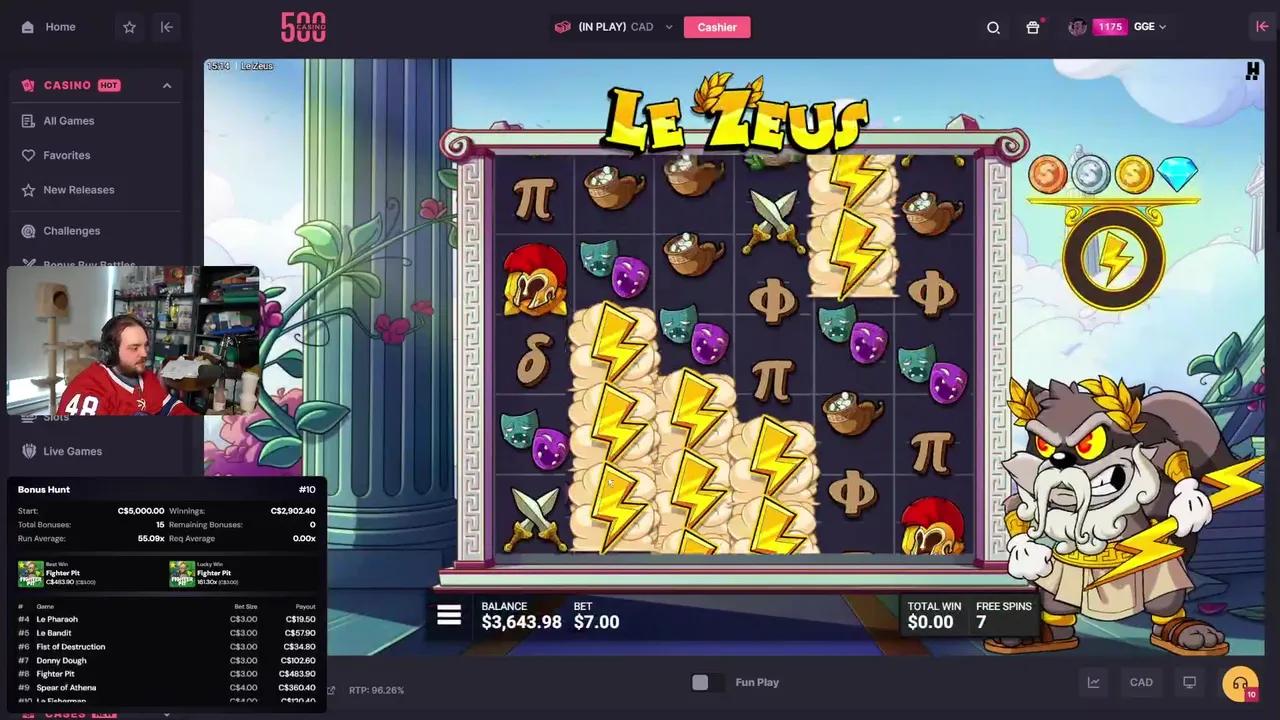Collapse the left sidebar with the arrow toggle
The width and height of the screenshot is (1280, 720).
click(x=166, y=27)
